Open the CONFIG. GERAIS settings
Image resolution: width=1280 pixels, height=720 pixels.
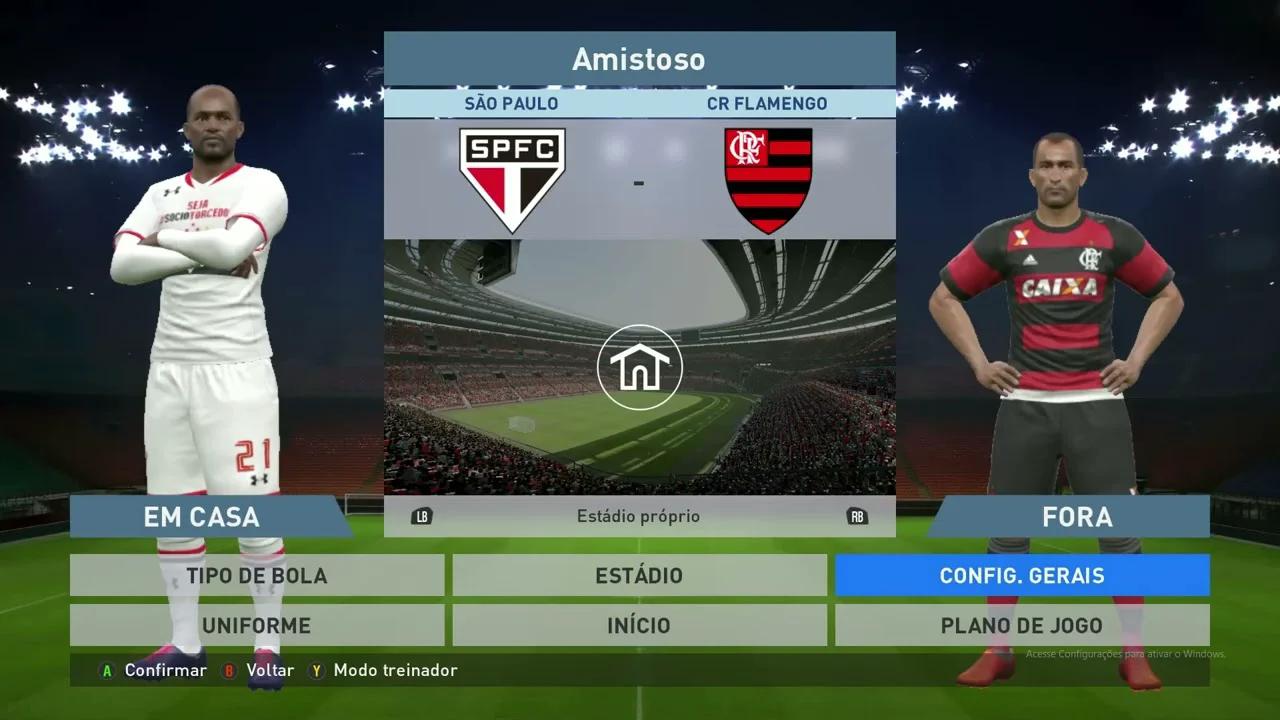coord(1022,575)
